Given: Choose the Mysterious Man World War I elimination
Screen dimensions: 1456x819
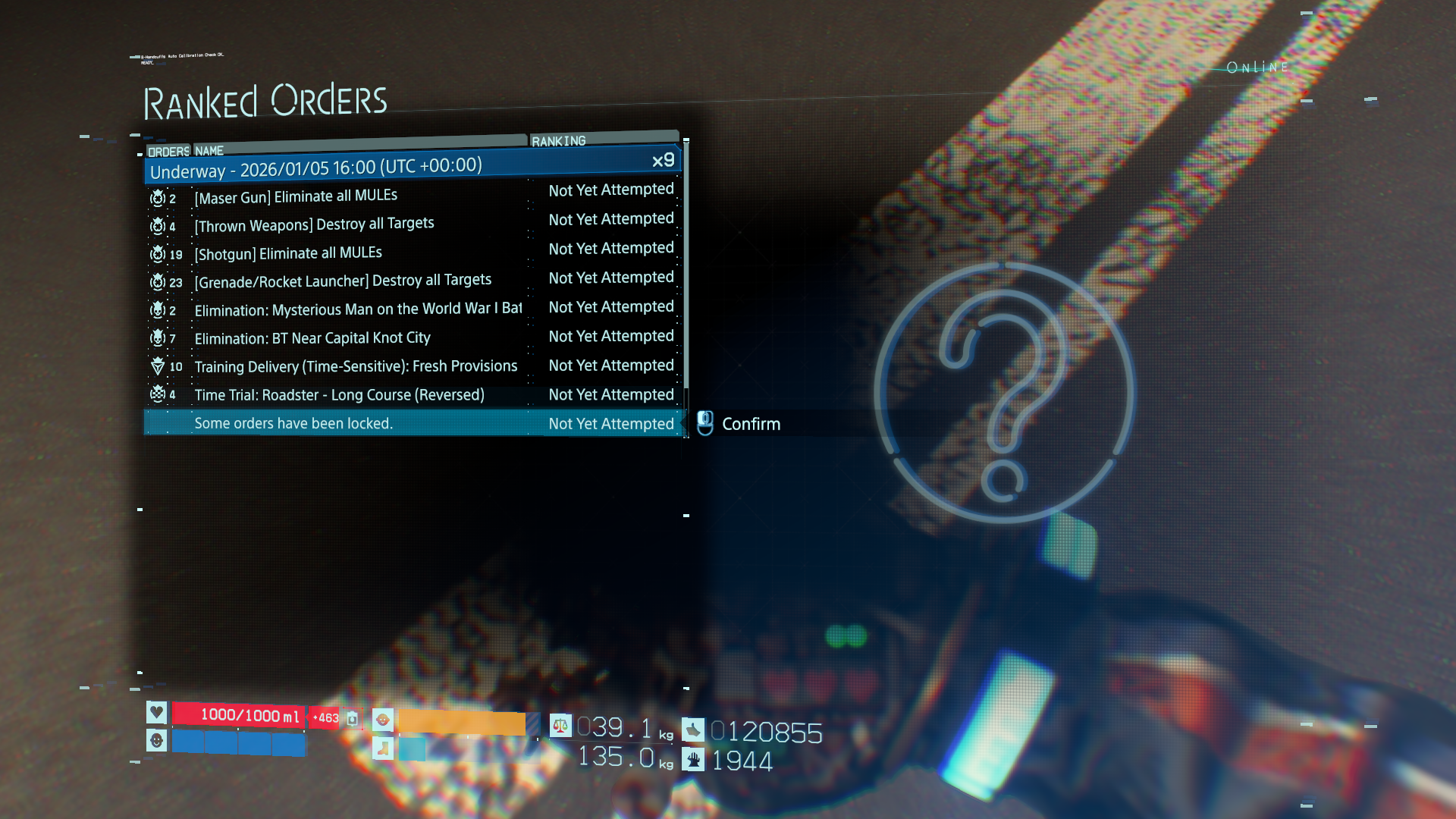Looking at the screenshot, I should (358, 309).
